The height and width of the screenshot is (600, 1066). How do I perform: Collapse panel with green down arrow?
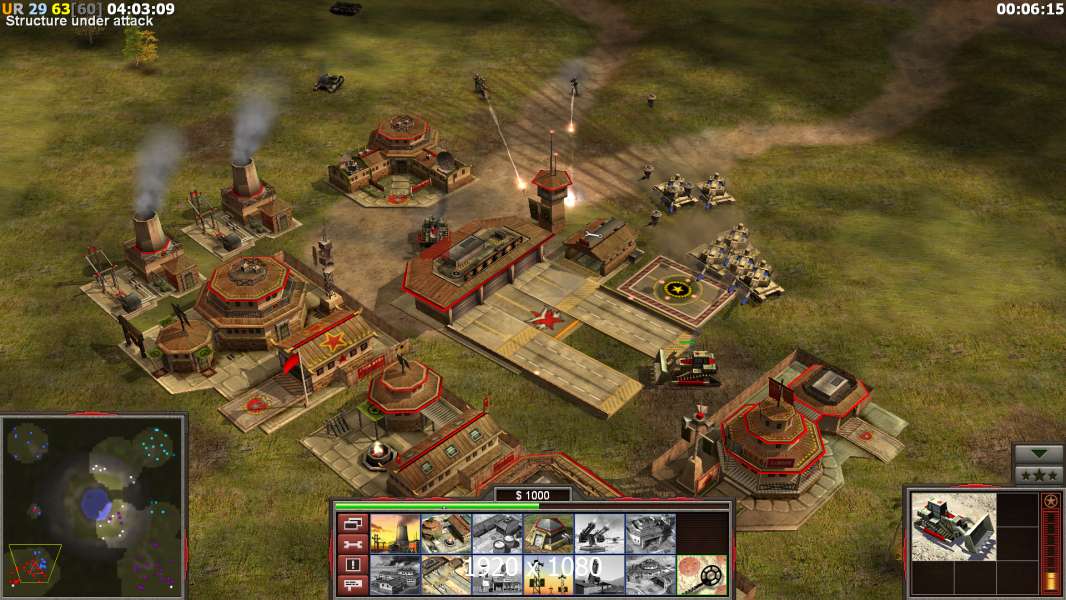point(1039,454)
